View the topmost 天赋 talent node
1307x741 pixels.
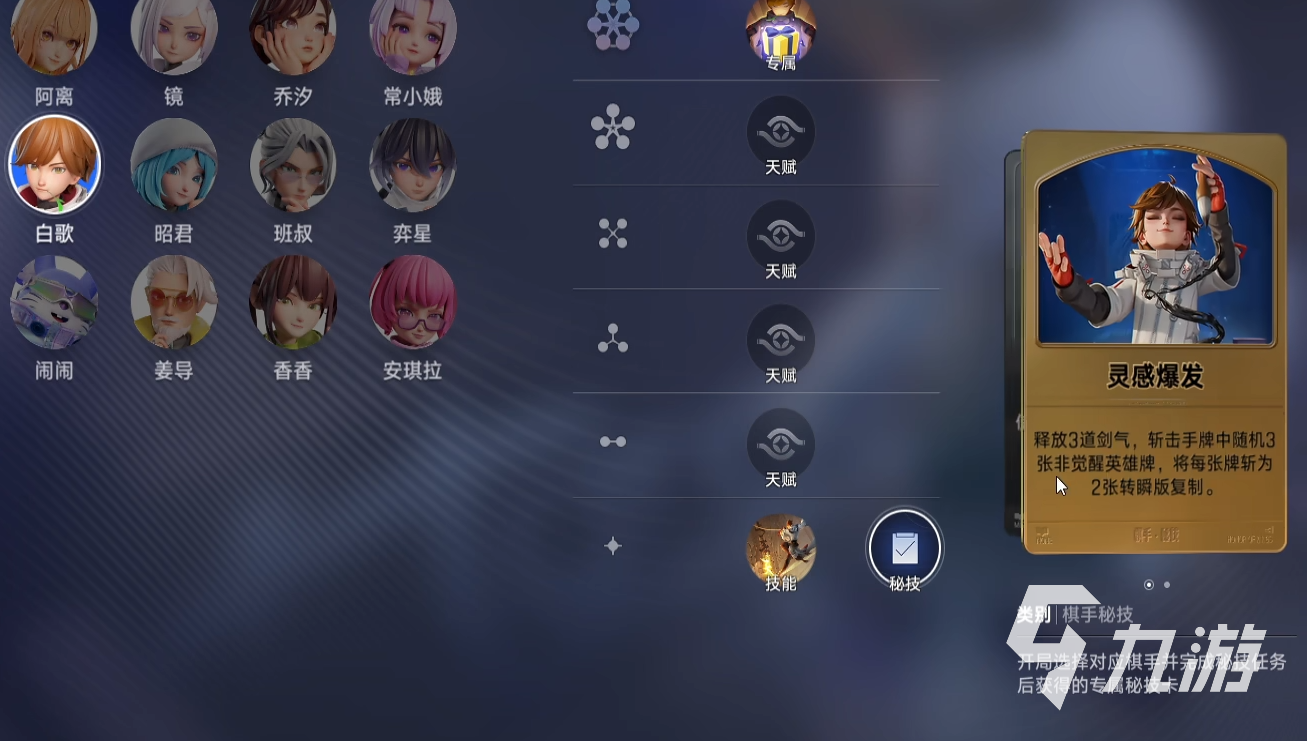(x=780, y=133)
